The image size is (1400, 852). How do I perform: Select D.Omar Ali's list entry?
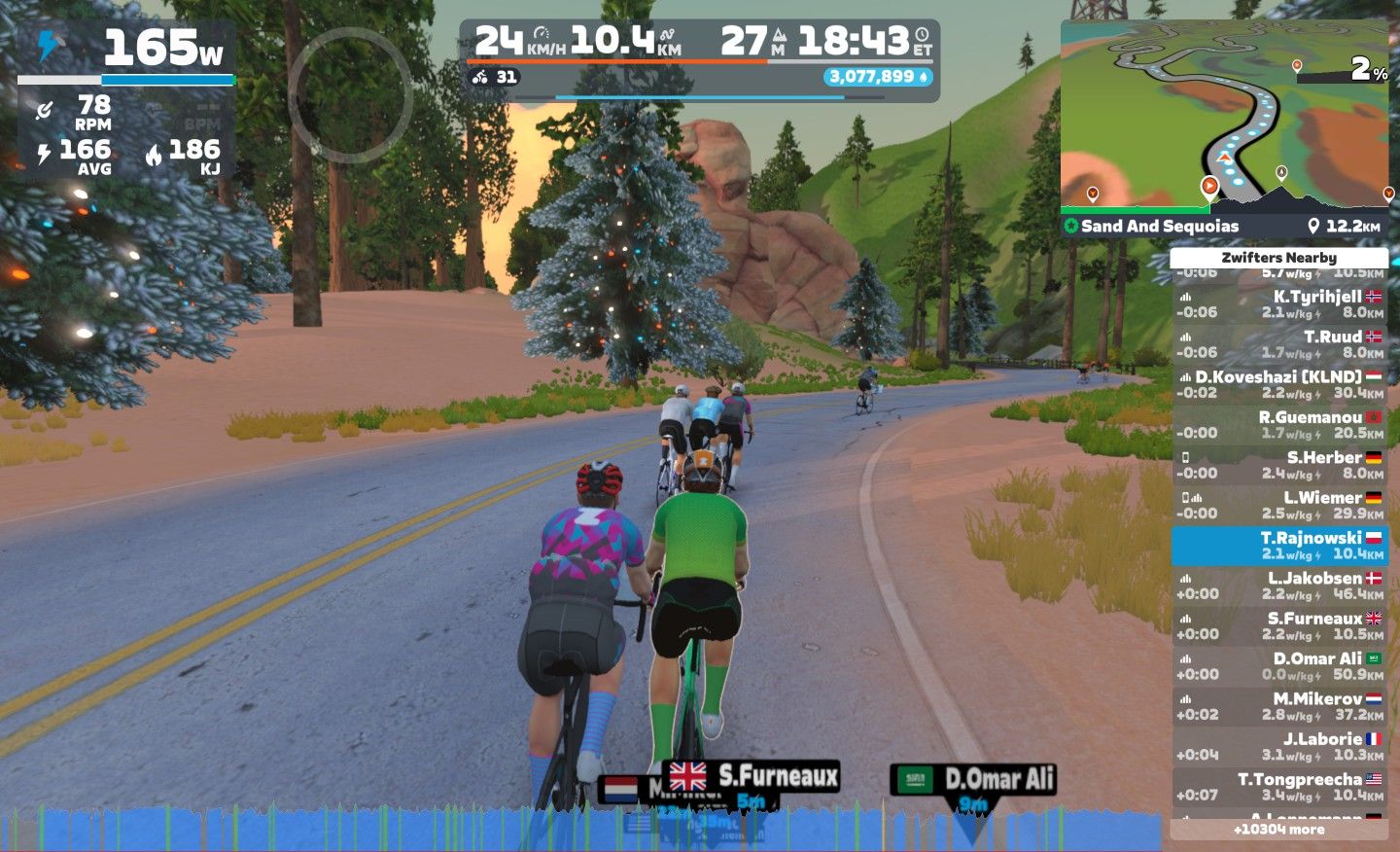pos(1278,666)
